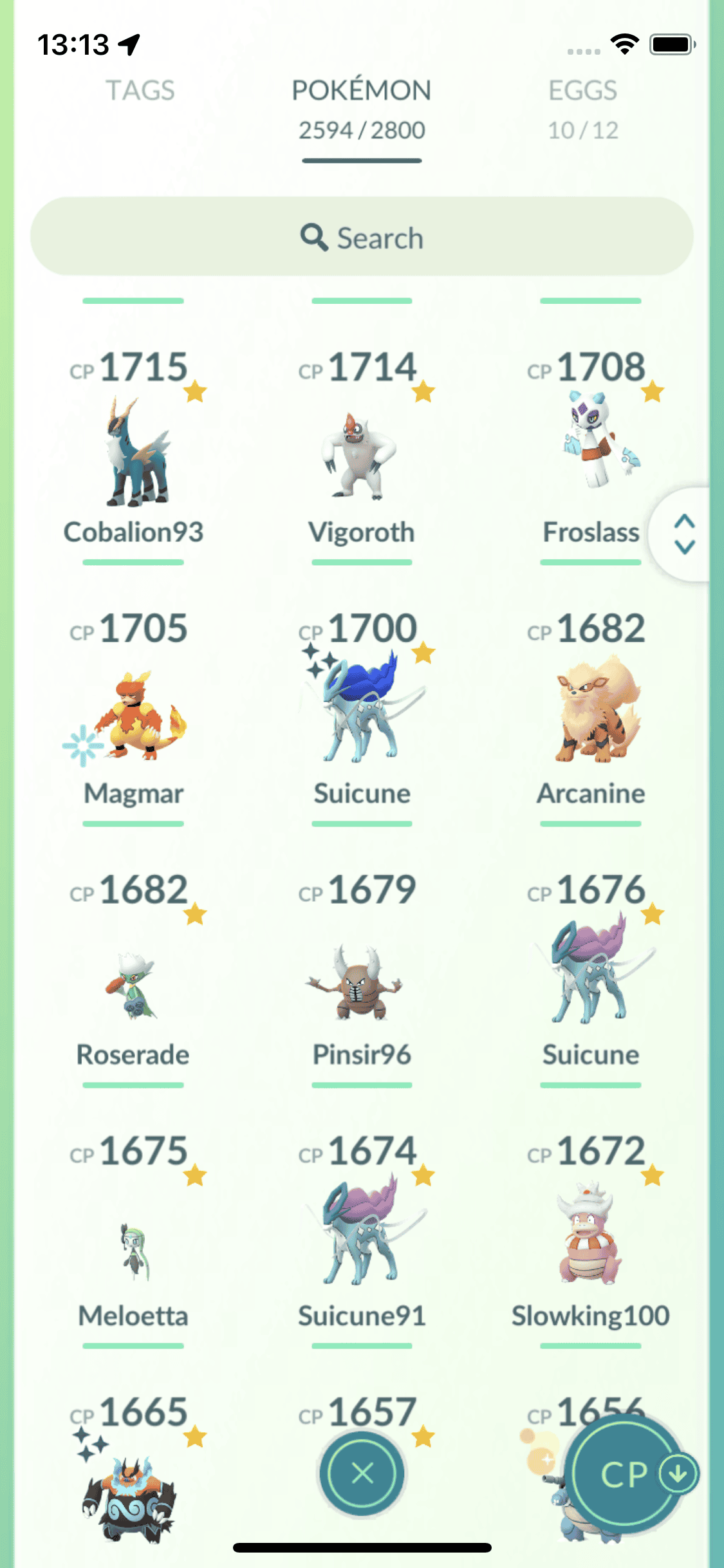Open the Pinsir96 entry
The image size is (724, 1568).
pos(361,982)
